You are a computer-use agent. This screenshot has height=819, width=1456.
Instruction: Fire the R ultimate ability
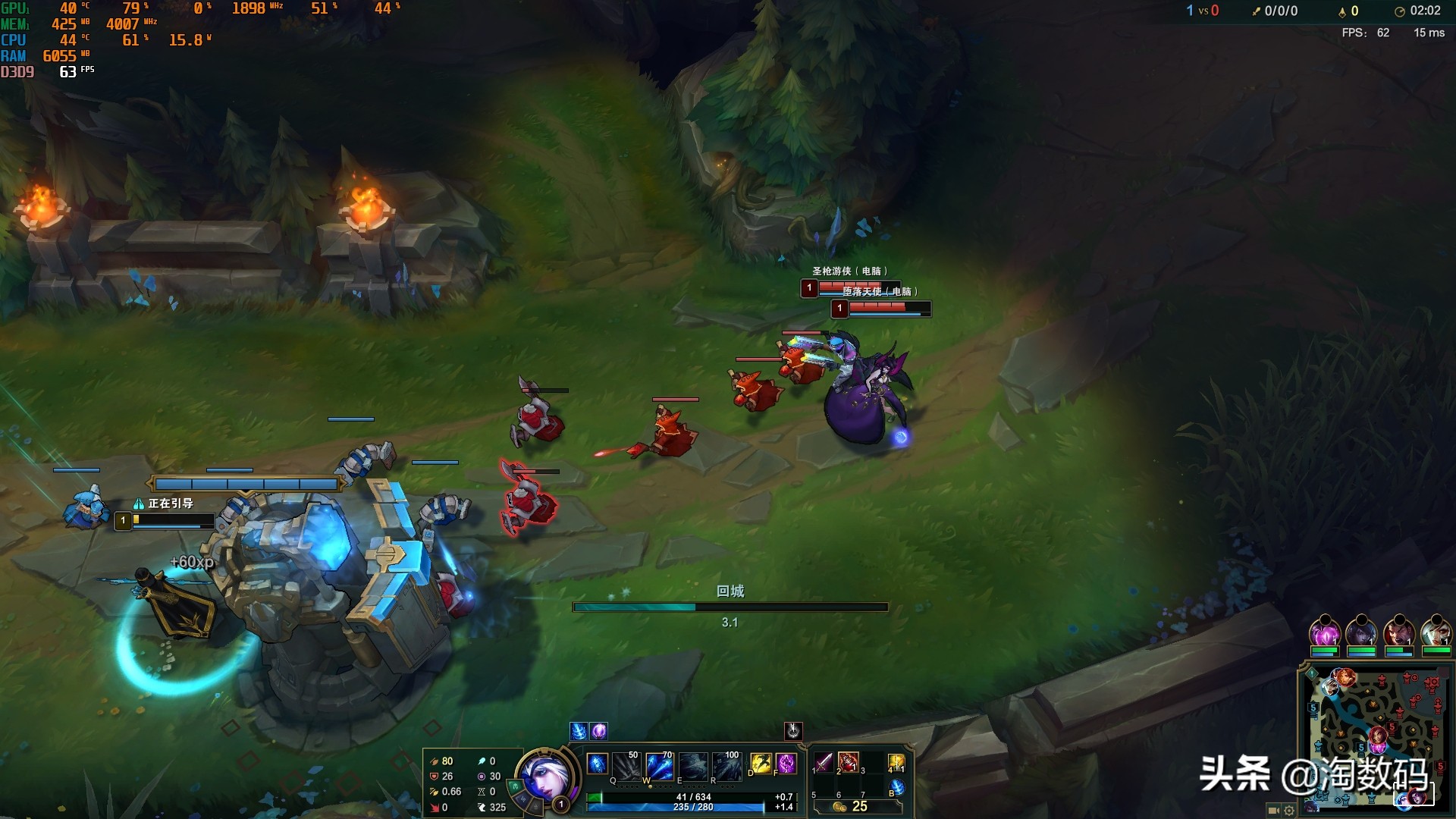click(x=726, y=766)
